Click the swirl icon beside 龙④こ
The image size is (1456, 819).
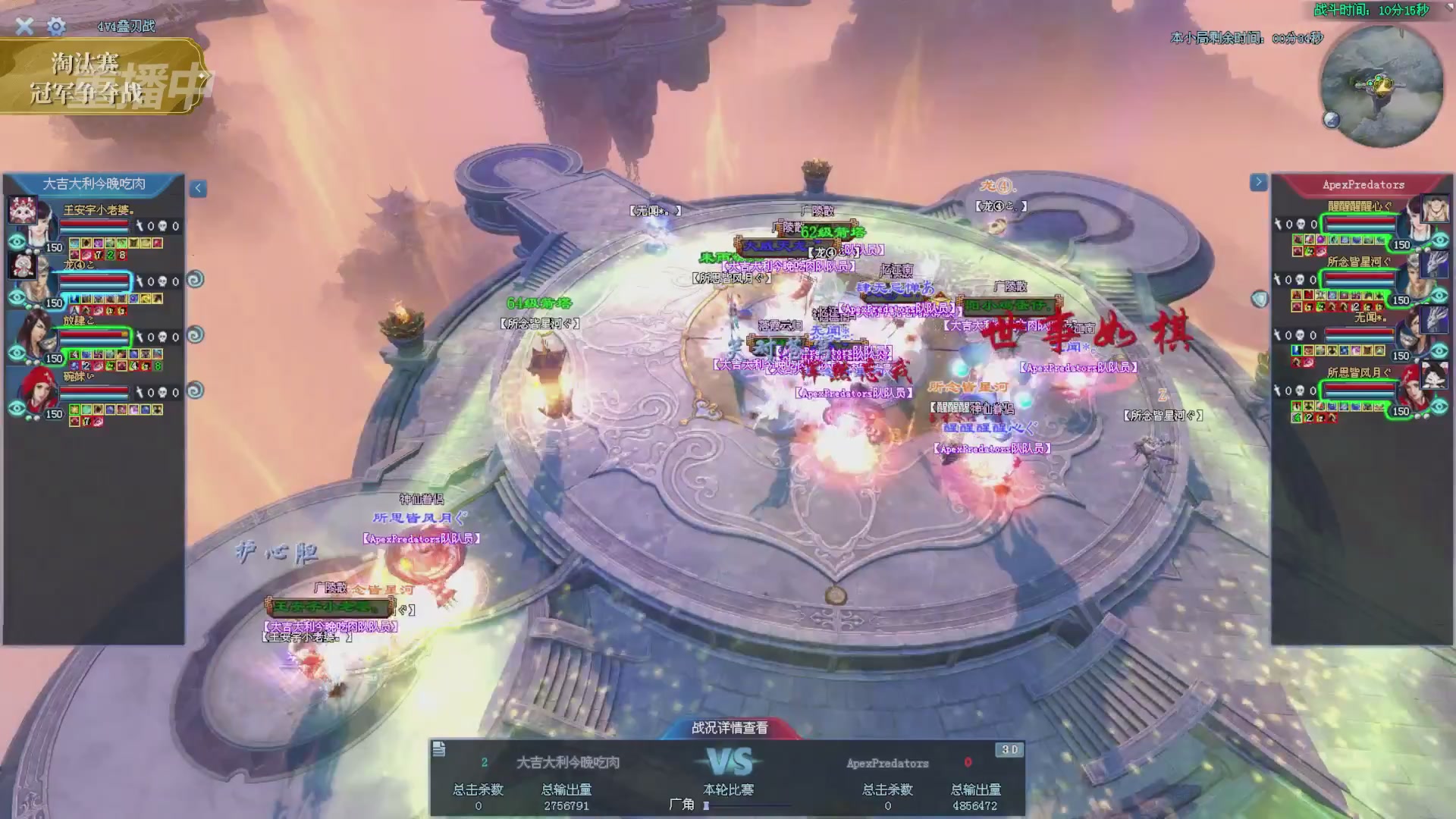(195, 280)
